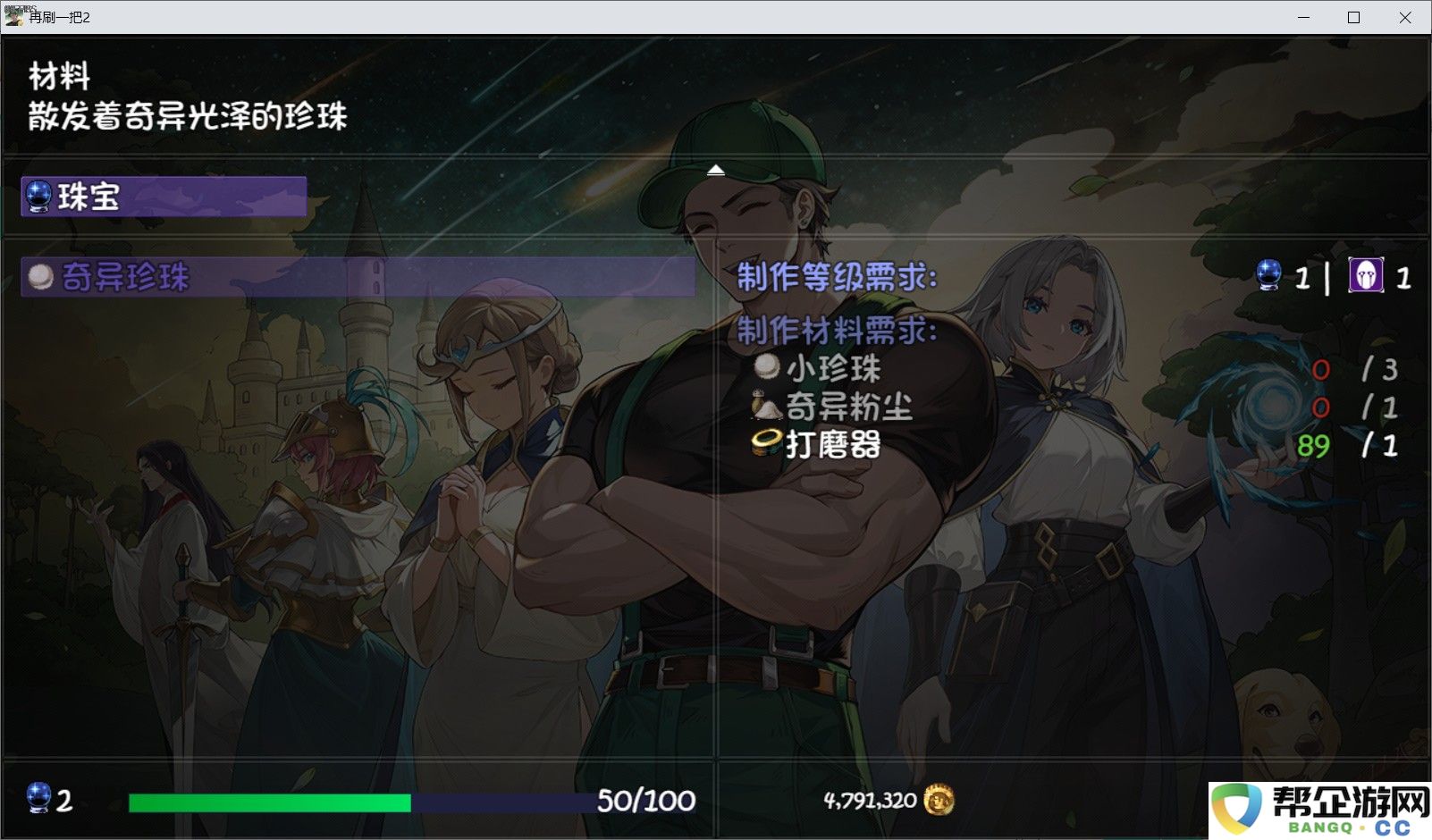1432x840 pixels.
Task: Click the pearl icon next to 奇异珍珠
Action: (38, 278)
